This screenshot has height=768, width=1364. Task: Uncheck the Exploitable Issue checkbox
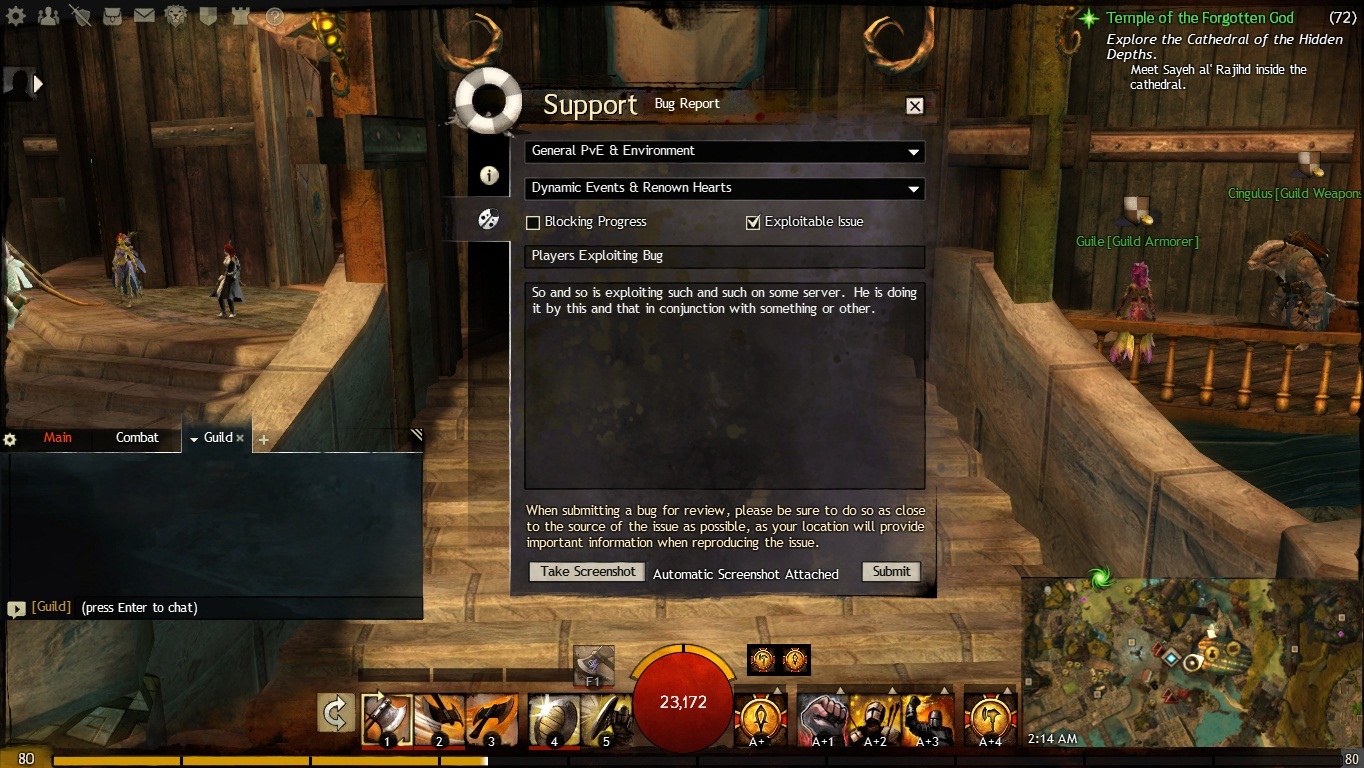point(753,222)
